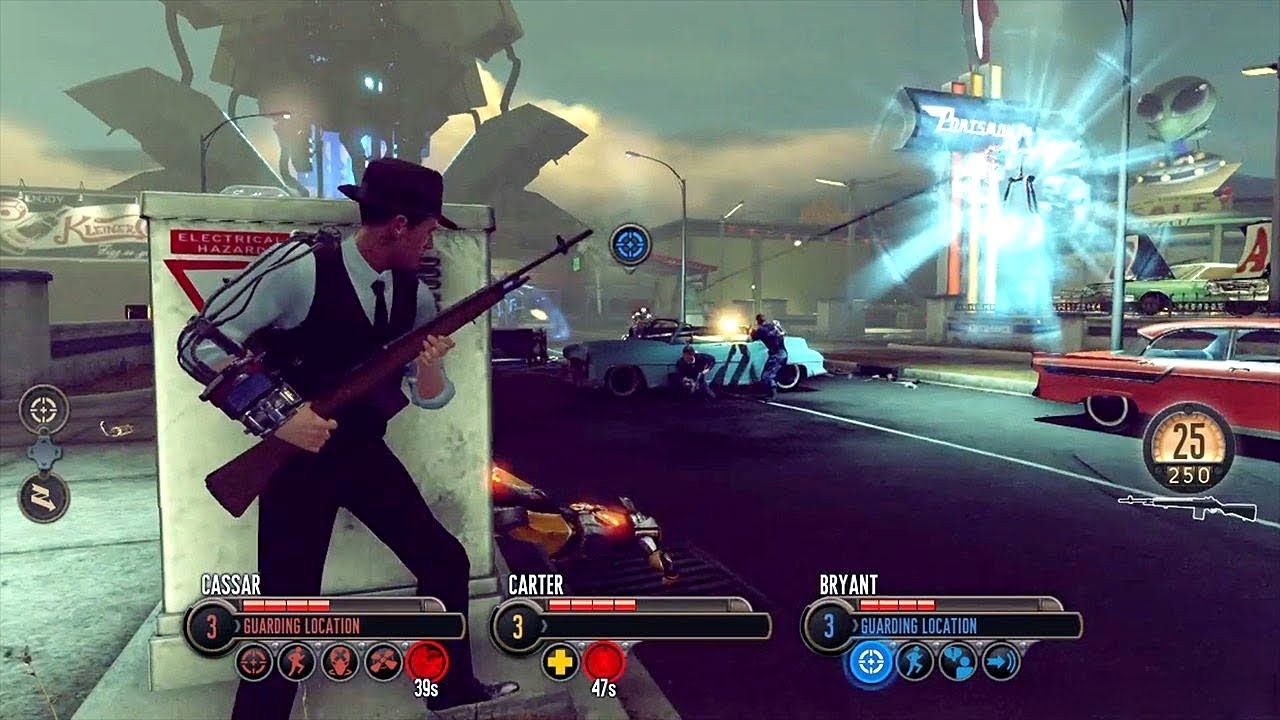Viewport: 1280px width, 720px height.
Task: Select the squad crosshair order icon at left edge
Action: tap(44, 410)
